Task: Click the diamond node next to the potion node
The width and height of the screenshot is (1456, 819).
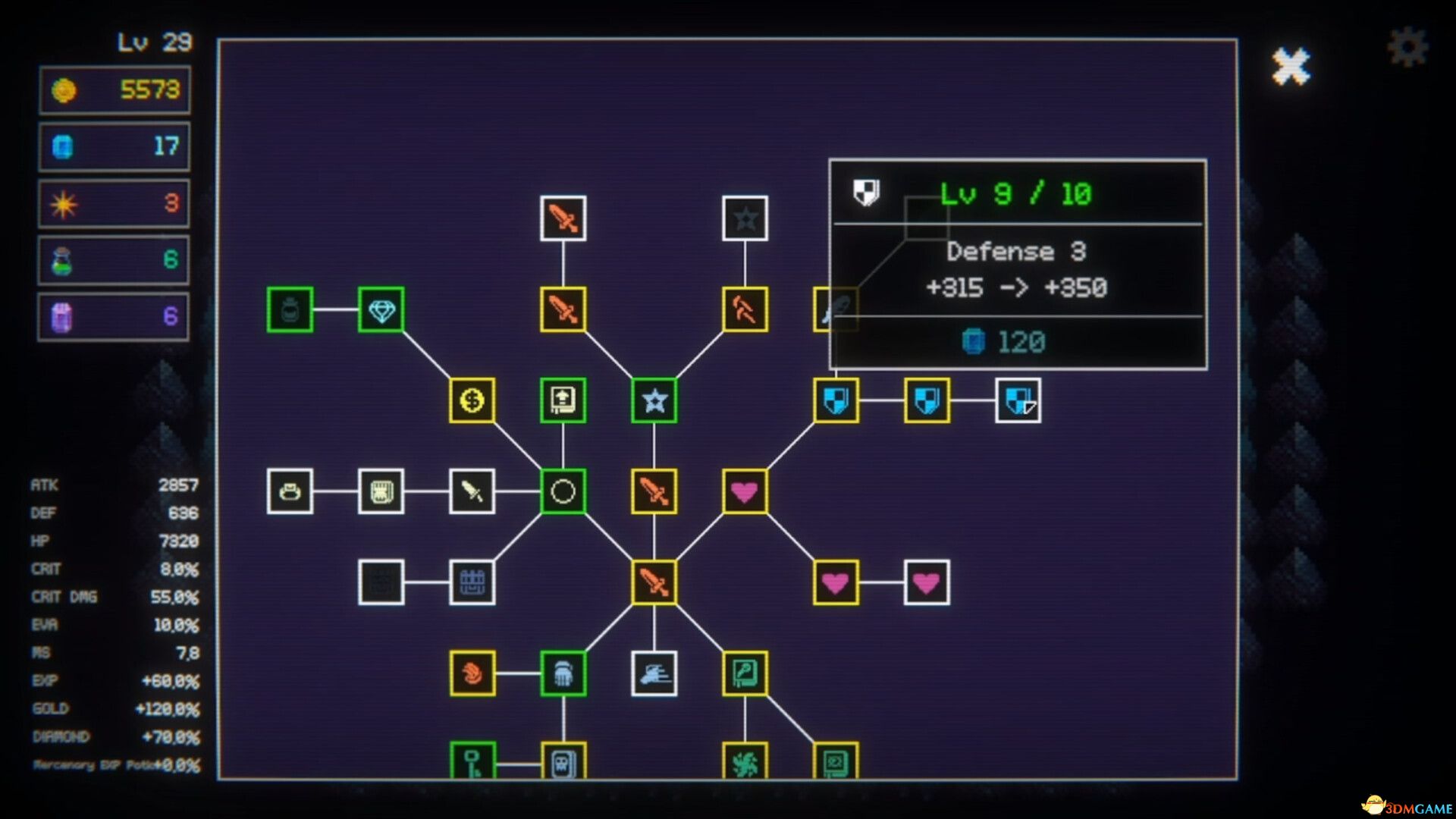Action: (379, 311)
